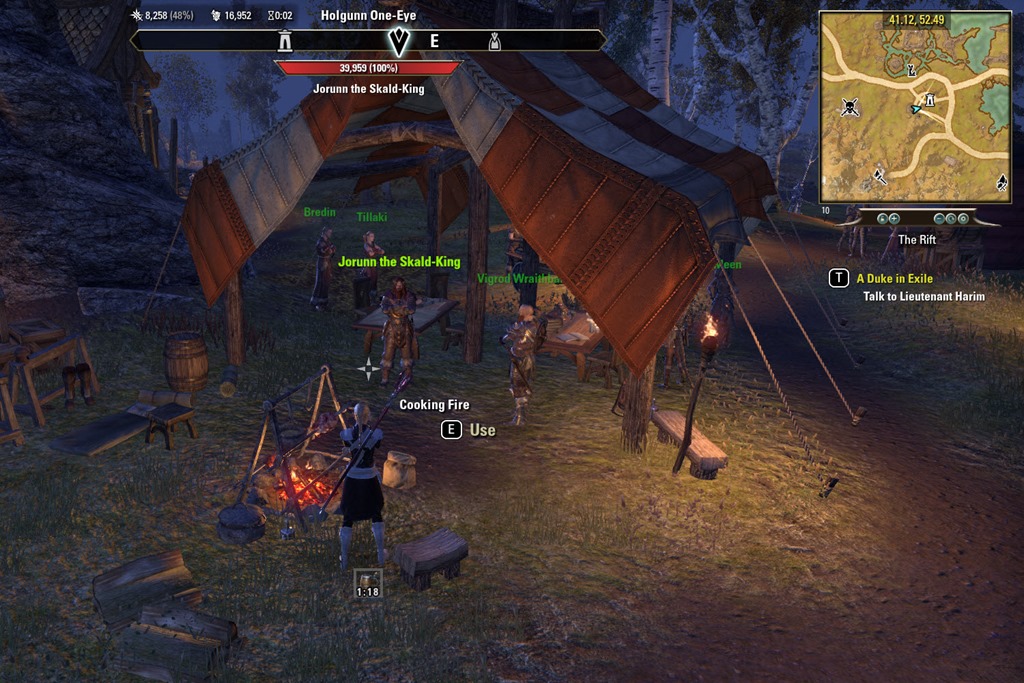Click the drink buff icon with timer
This screenshot has width=1024, height=683.
coord(368,582)
